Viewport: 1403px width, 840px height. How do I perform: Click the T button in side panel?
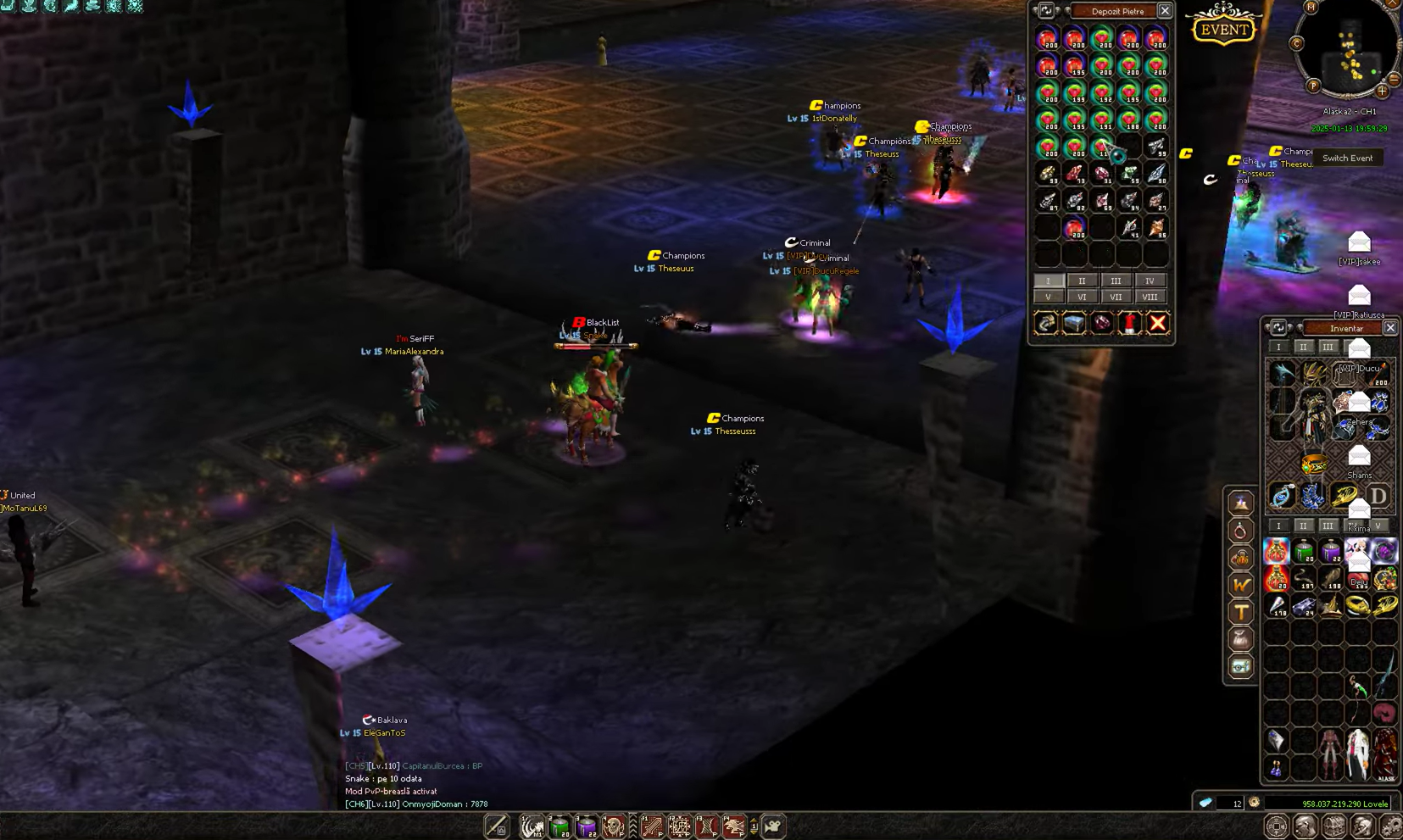click(1241, 611)
